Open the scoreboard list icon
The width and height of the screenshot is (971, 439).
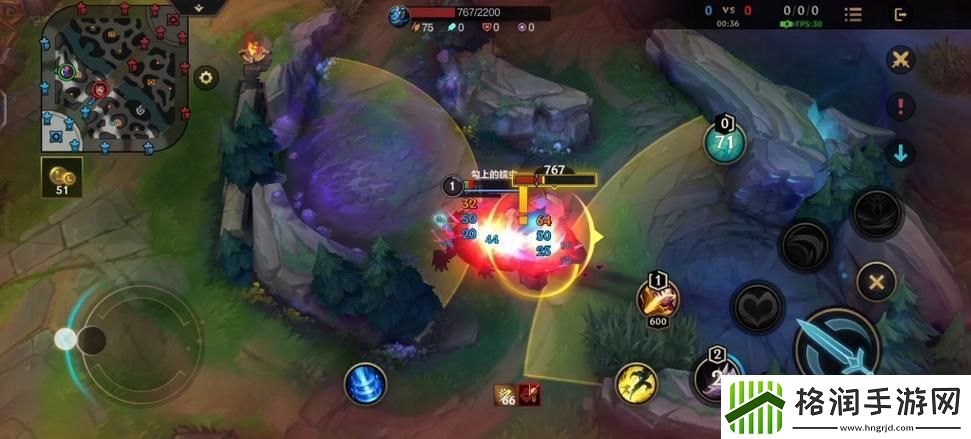(853, 14)
